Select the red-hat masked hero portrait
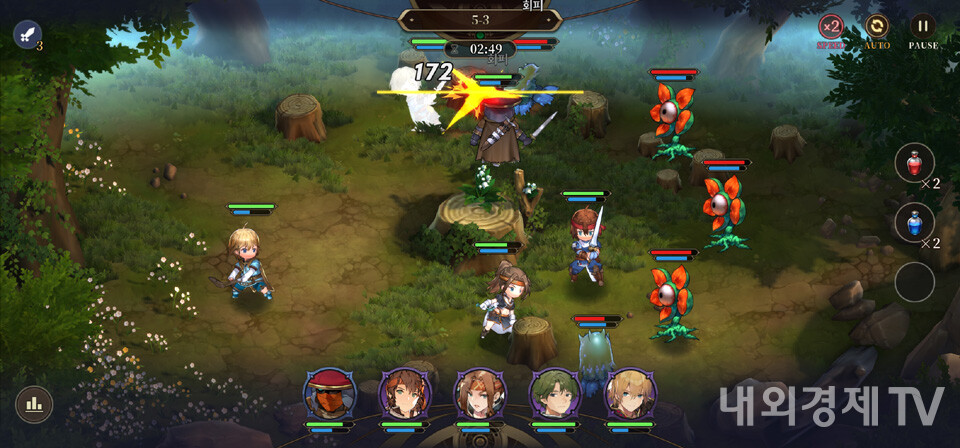This screenshot has width=960, height=448. tap(330, 394)
